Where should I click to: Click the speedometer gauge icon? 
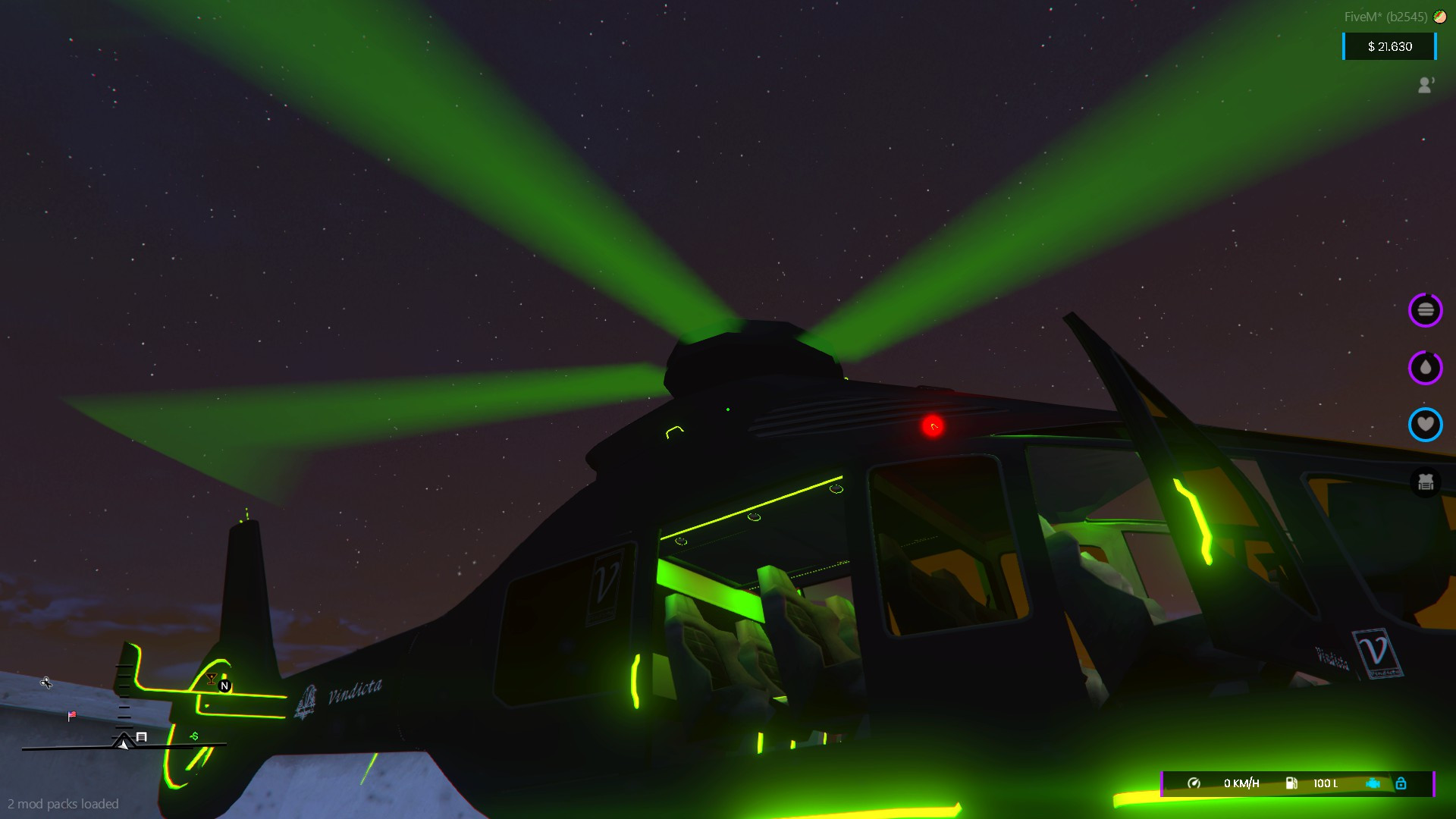coord(1193,783)
